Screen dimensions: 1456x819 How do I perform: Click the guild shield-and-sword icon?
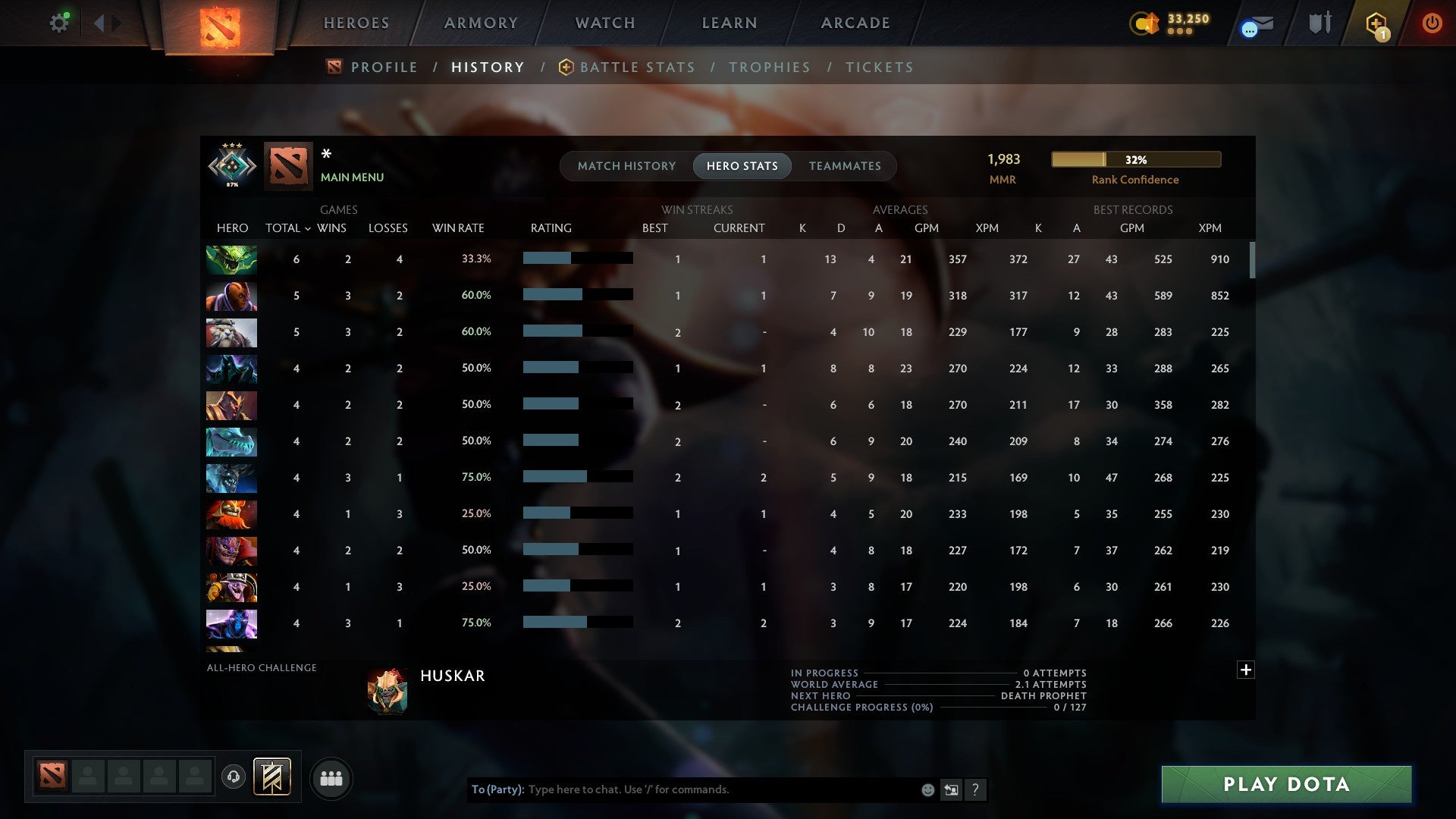(x=1319, y=23)
